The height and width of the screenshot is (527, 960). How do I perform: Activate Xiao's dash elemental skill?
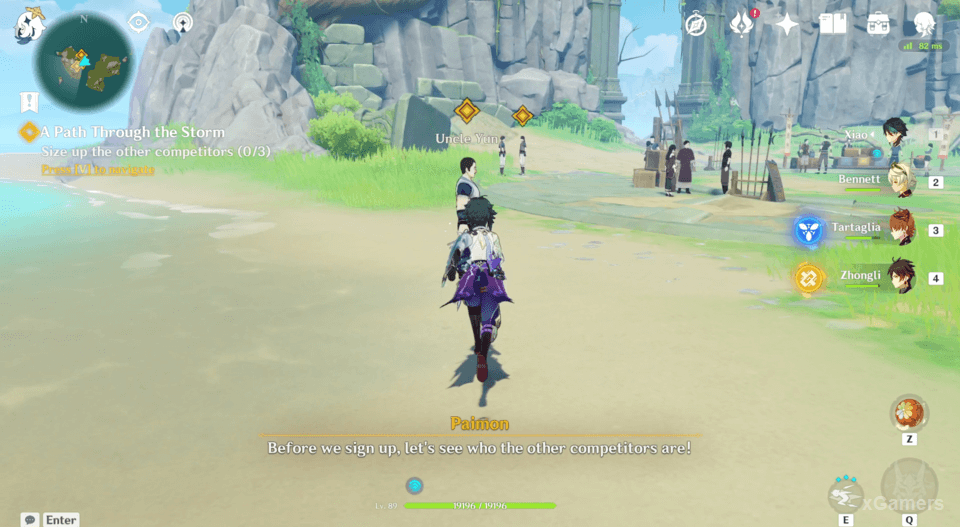(x=846, y=494)
